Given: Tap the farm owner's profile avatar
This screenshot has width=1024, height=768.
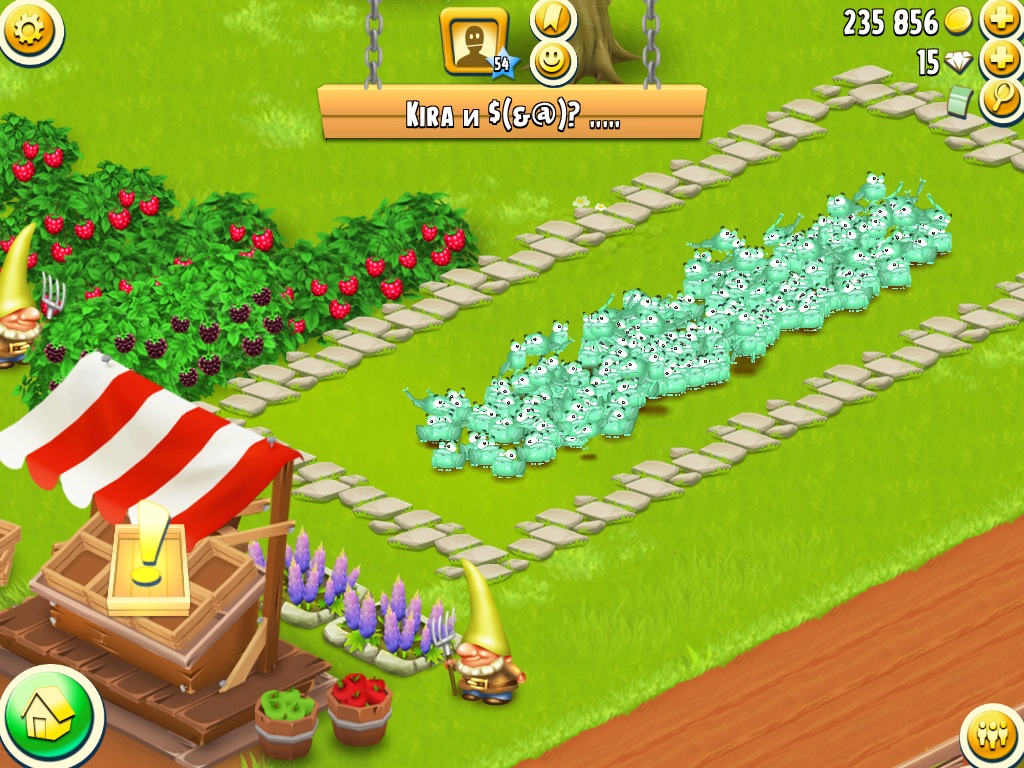Looking at the screenshot, I should point(474,42).
